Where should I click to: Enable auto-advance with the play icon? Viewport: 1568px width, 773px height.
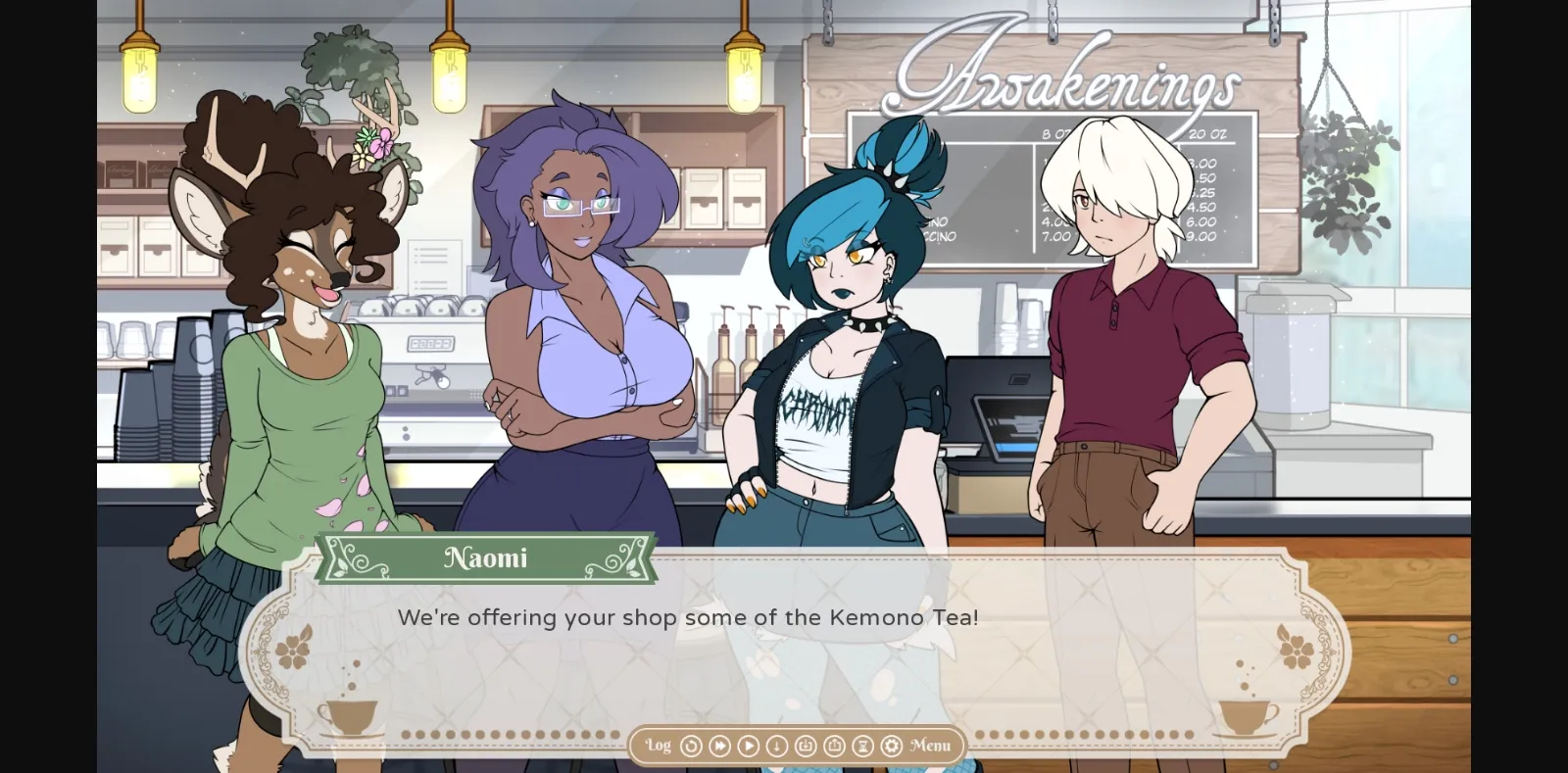click(x=748, y=746)
